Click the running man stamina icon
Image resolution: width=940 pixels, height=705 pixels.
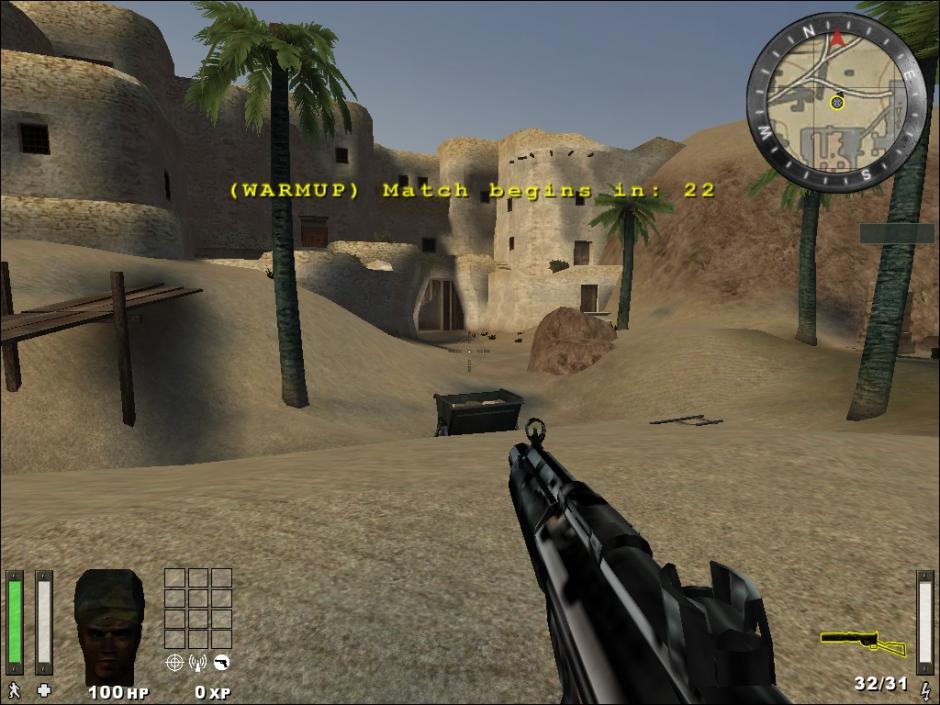(14, 690)
